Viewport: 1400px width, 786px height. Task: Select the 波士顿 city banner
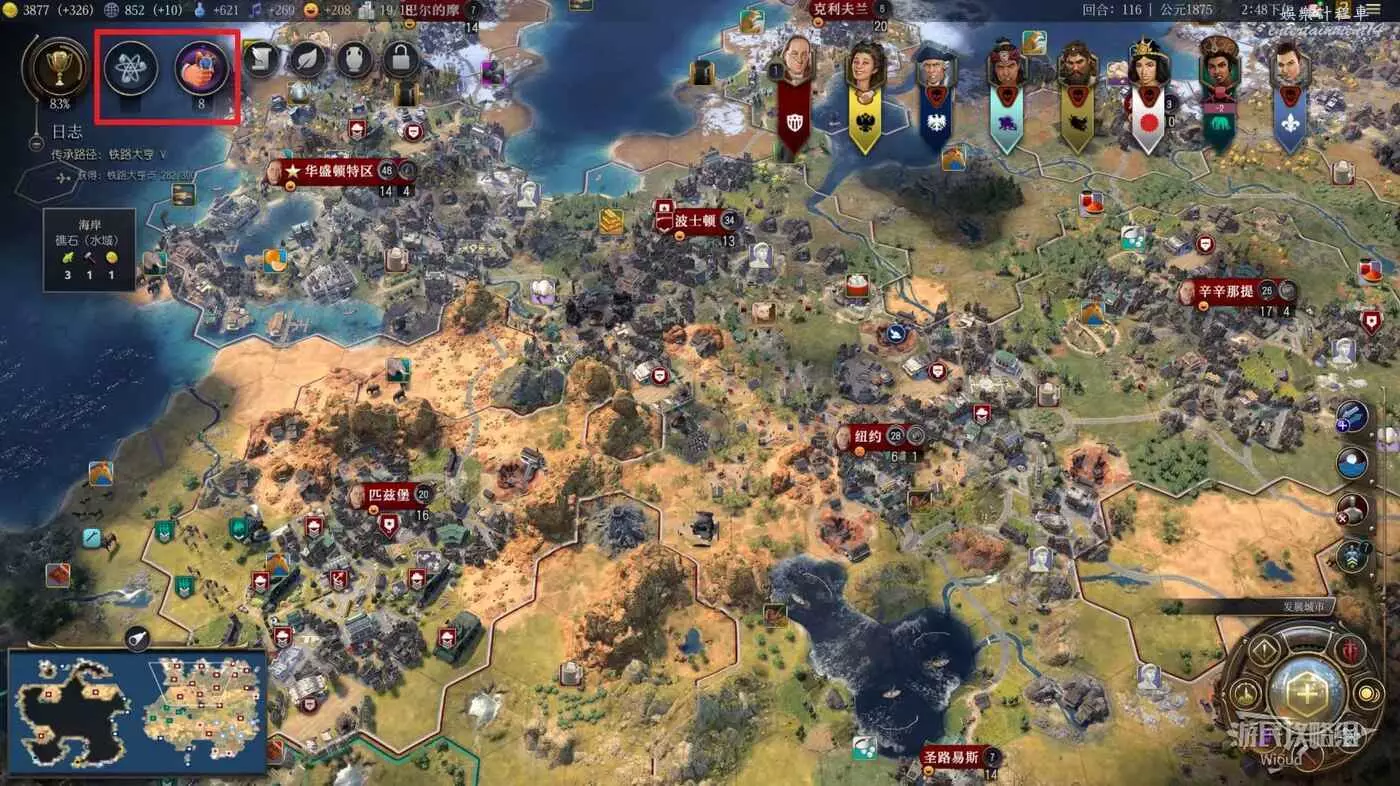[x=694, y=220]
